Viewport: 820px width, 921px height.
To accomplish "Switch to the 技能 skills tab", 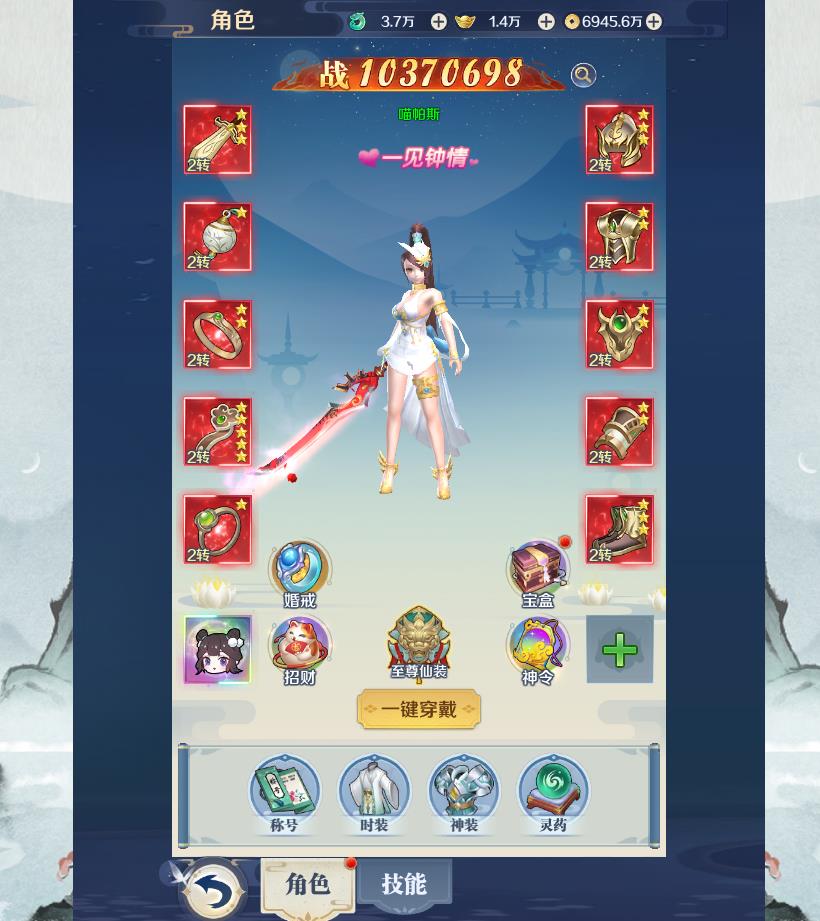I will click(x=404, y=884).
